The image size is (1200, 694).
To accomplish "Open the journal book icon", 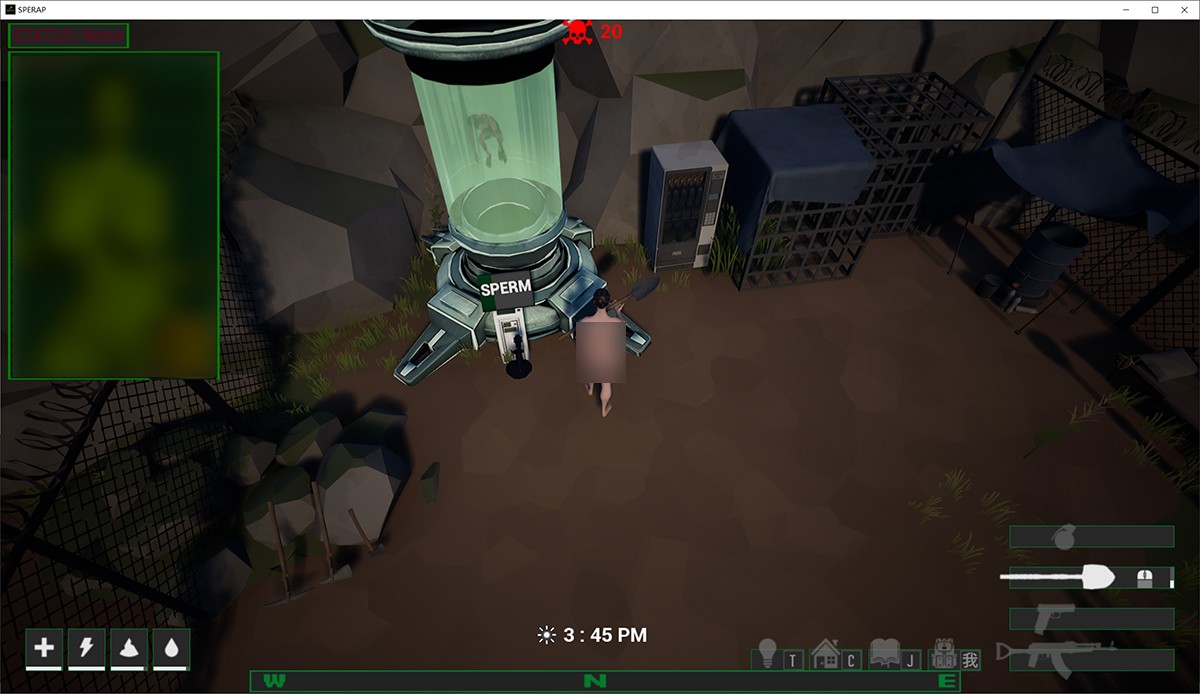I will [885, 655].
